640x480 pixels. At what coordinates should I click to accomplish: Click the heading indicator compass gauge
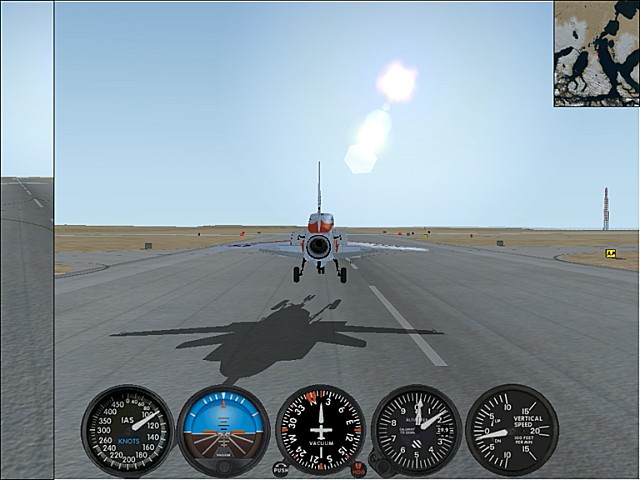(320, 429)
